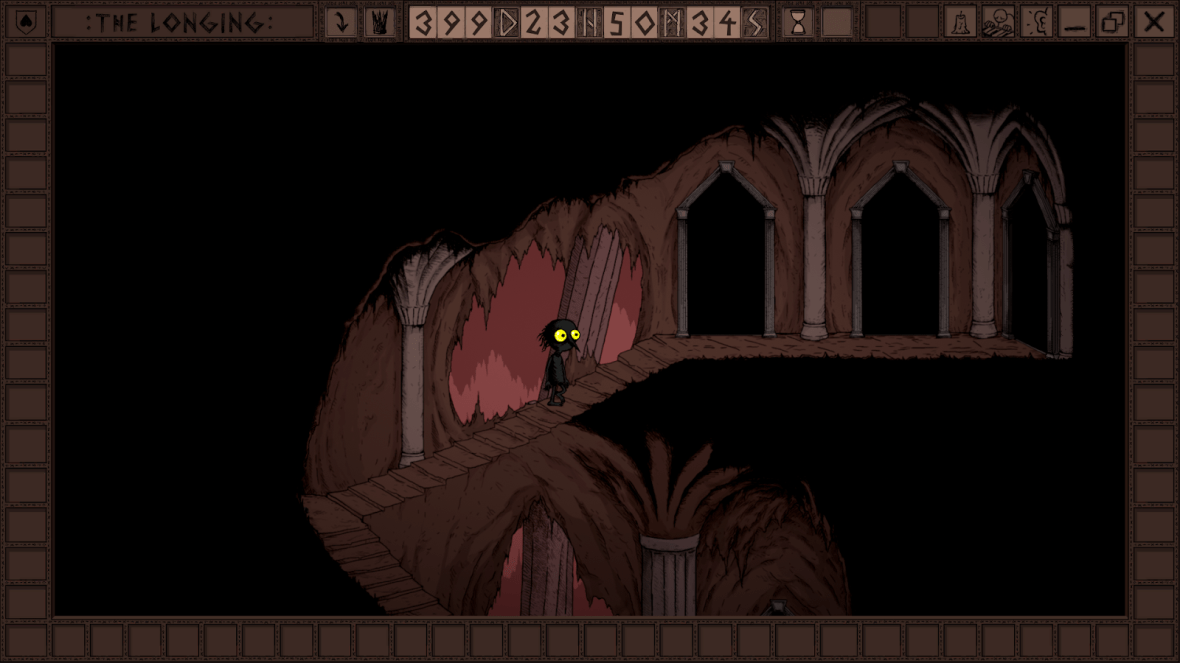
Task: Open the king's crown icon
Action: [x=379, y=22]
